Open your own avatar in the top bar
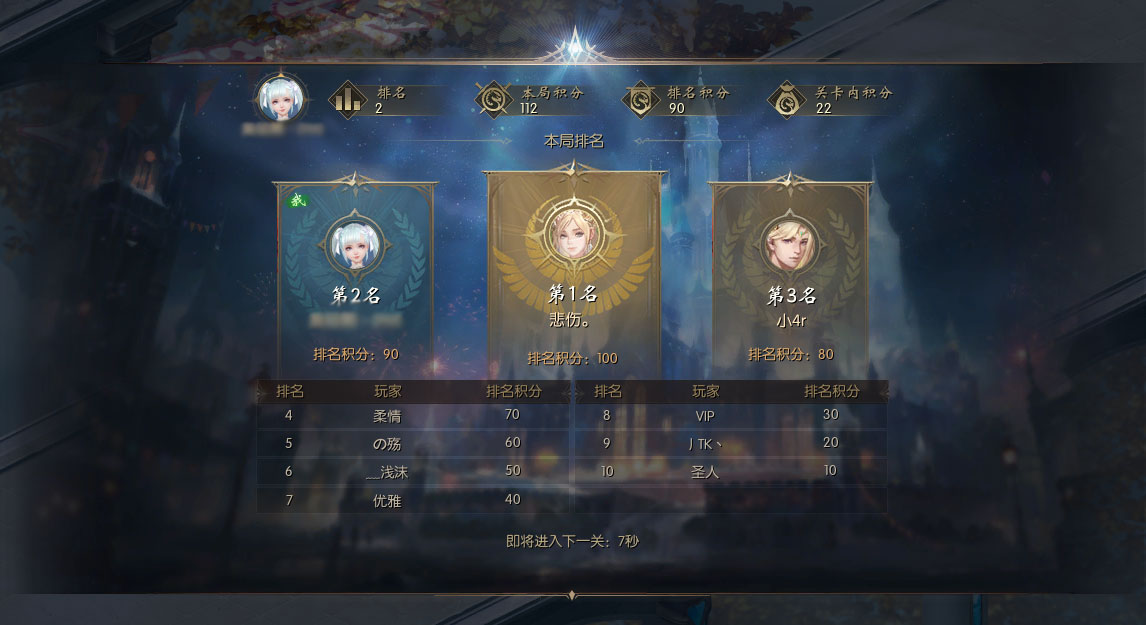 281,98
